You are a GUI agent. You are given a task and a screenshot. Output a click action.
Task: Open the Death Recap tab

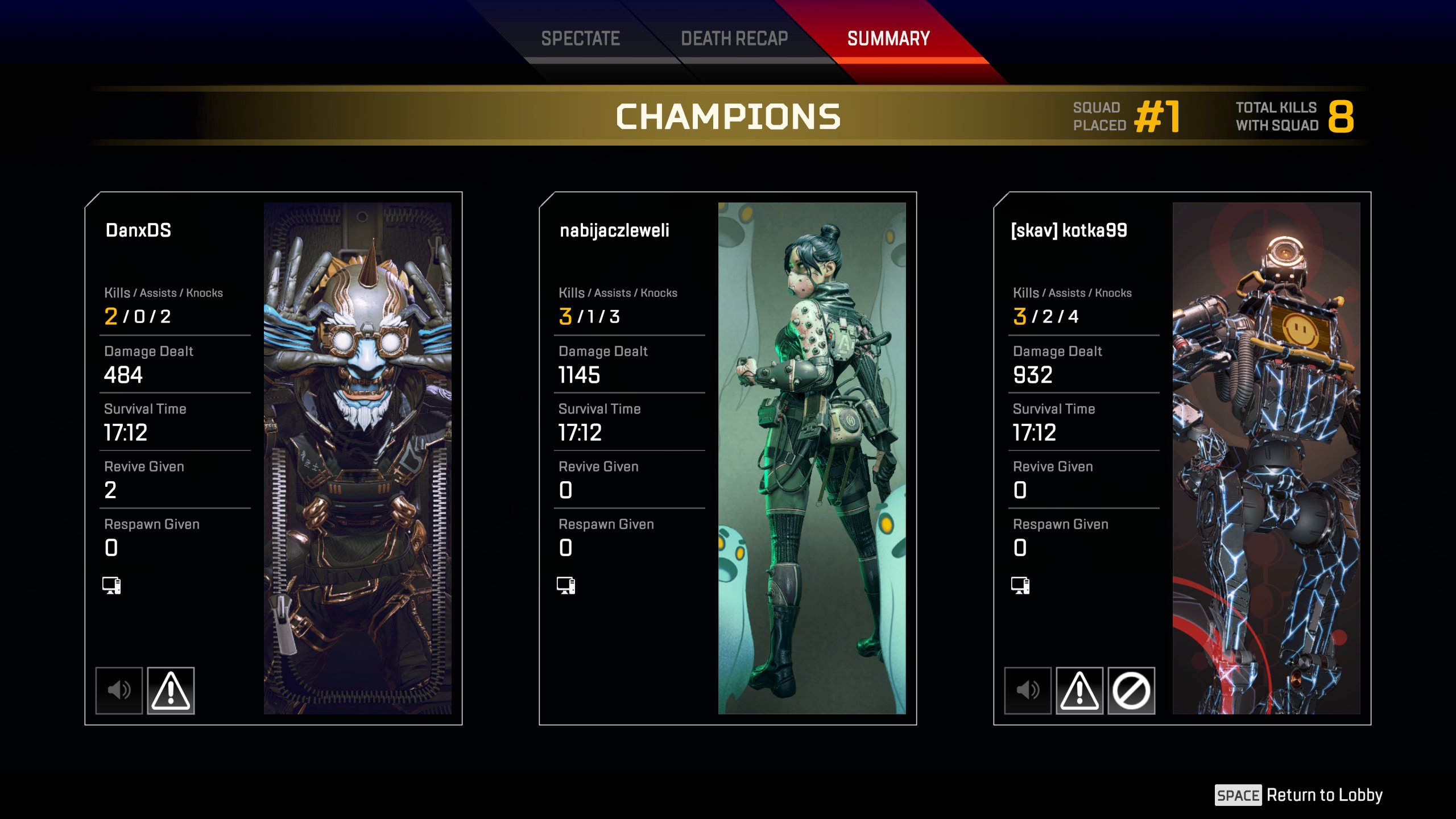click(x=734, y=39)
